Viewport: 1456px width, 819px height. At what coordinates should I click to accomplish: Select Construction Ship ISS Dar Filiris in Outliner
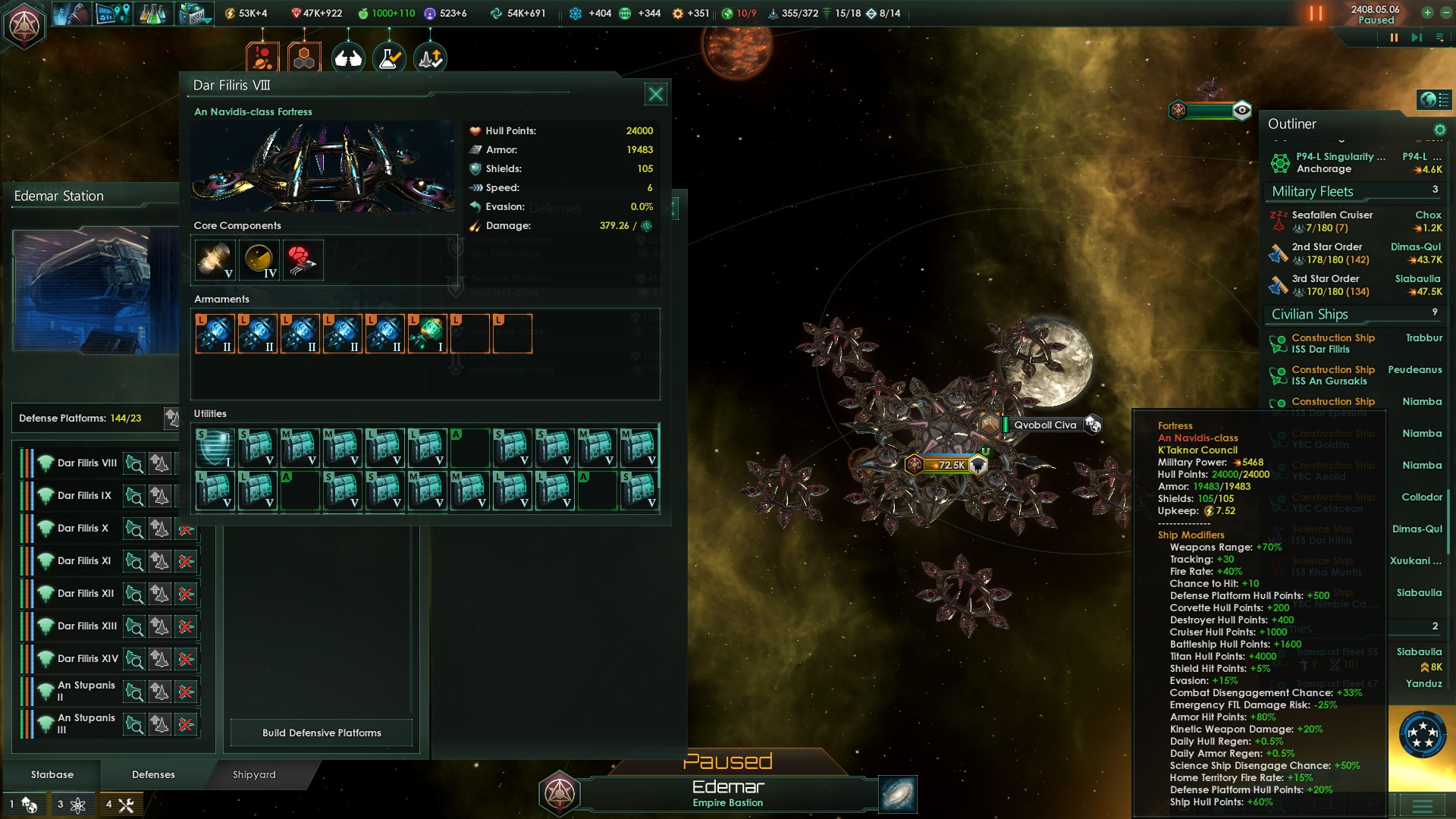(x=1332, y=344)
